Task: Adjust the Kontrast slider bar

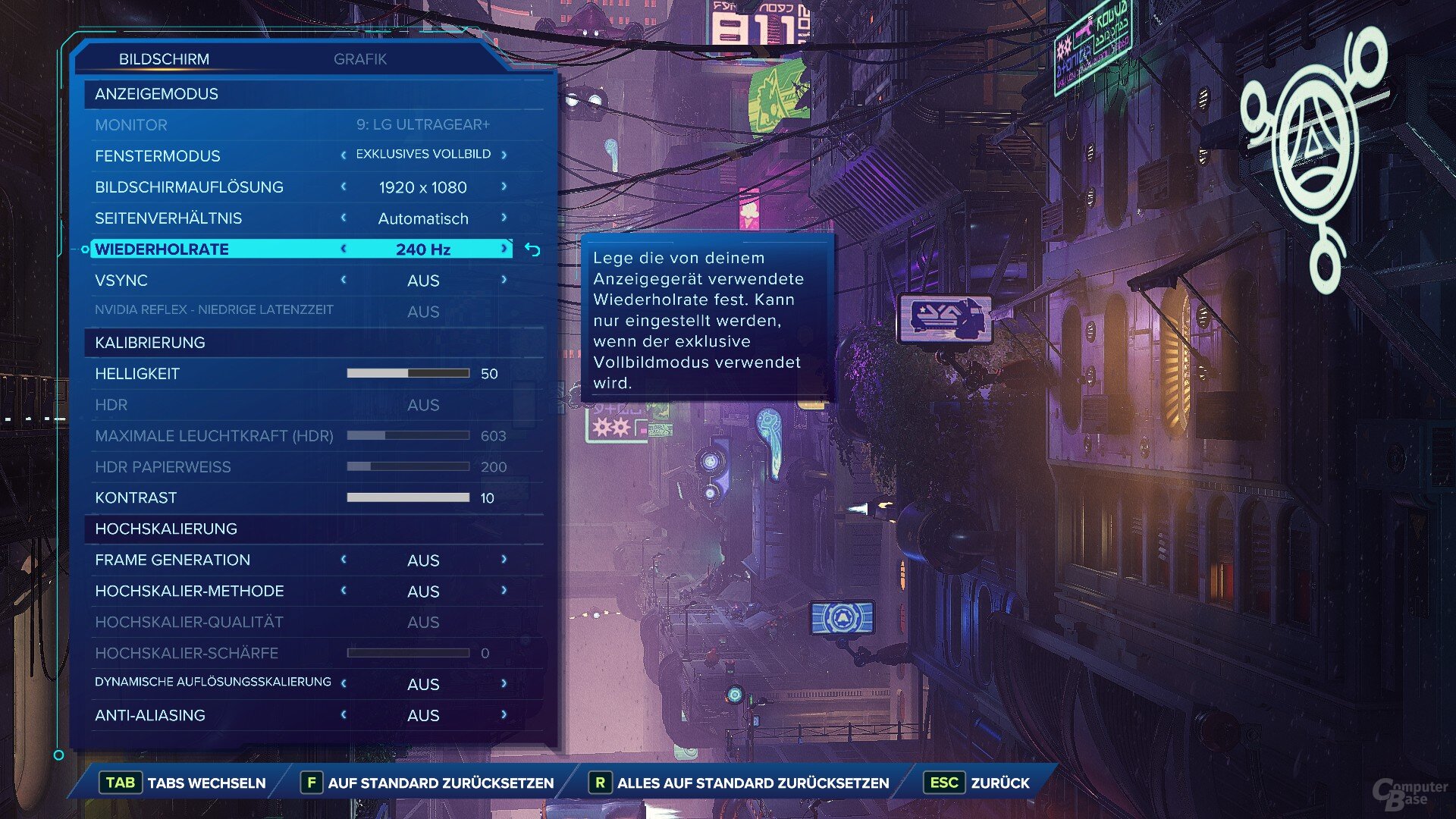Action: click(x=408, y=497)
